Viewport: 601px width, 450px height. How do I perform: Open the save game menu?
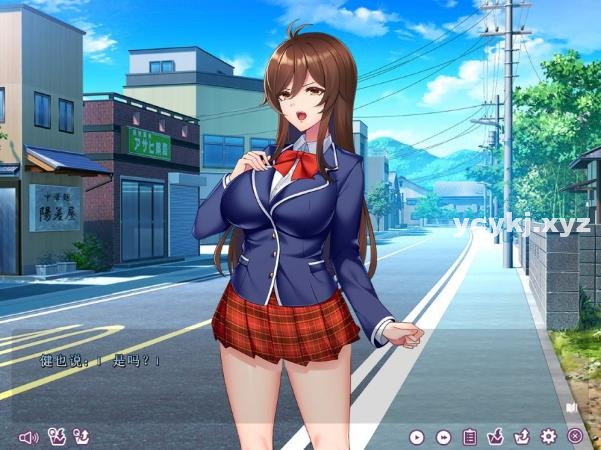click(495, 436)
